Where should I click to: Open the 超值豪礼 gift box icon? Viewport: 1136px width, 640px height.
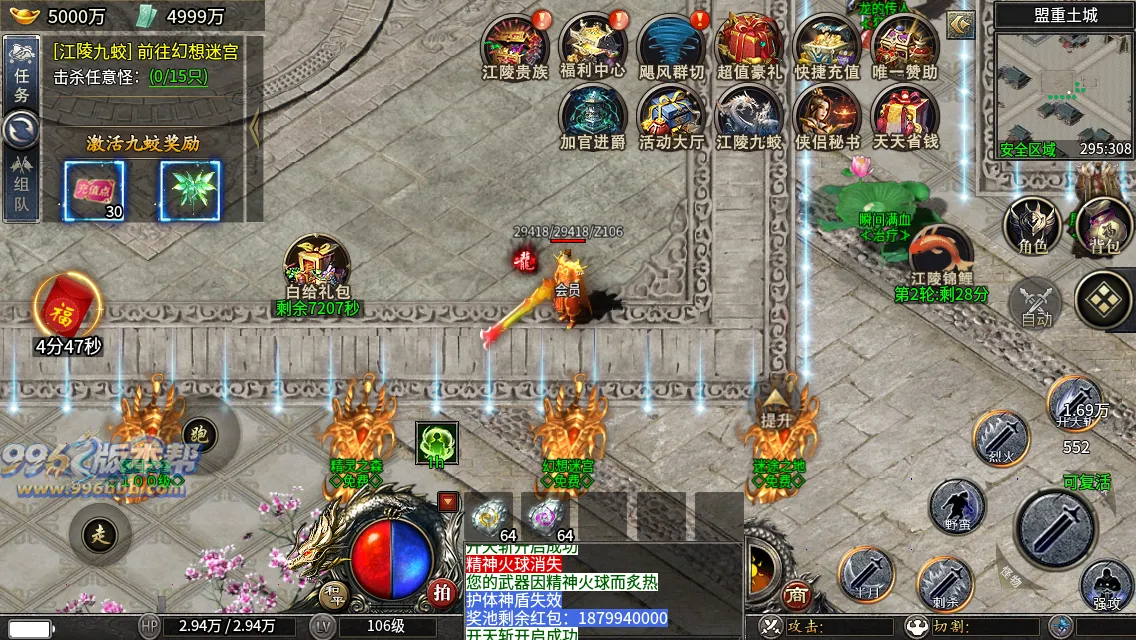(x=749, y=43)
